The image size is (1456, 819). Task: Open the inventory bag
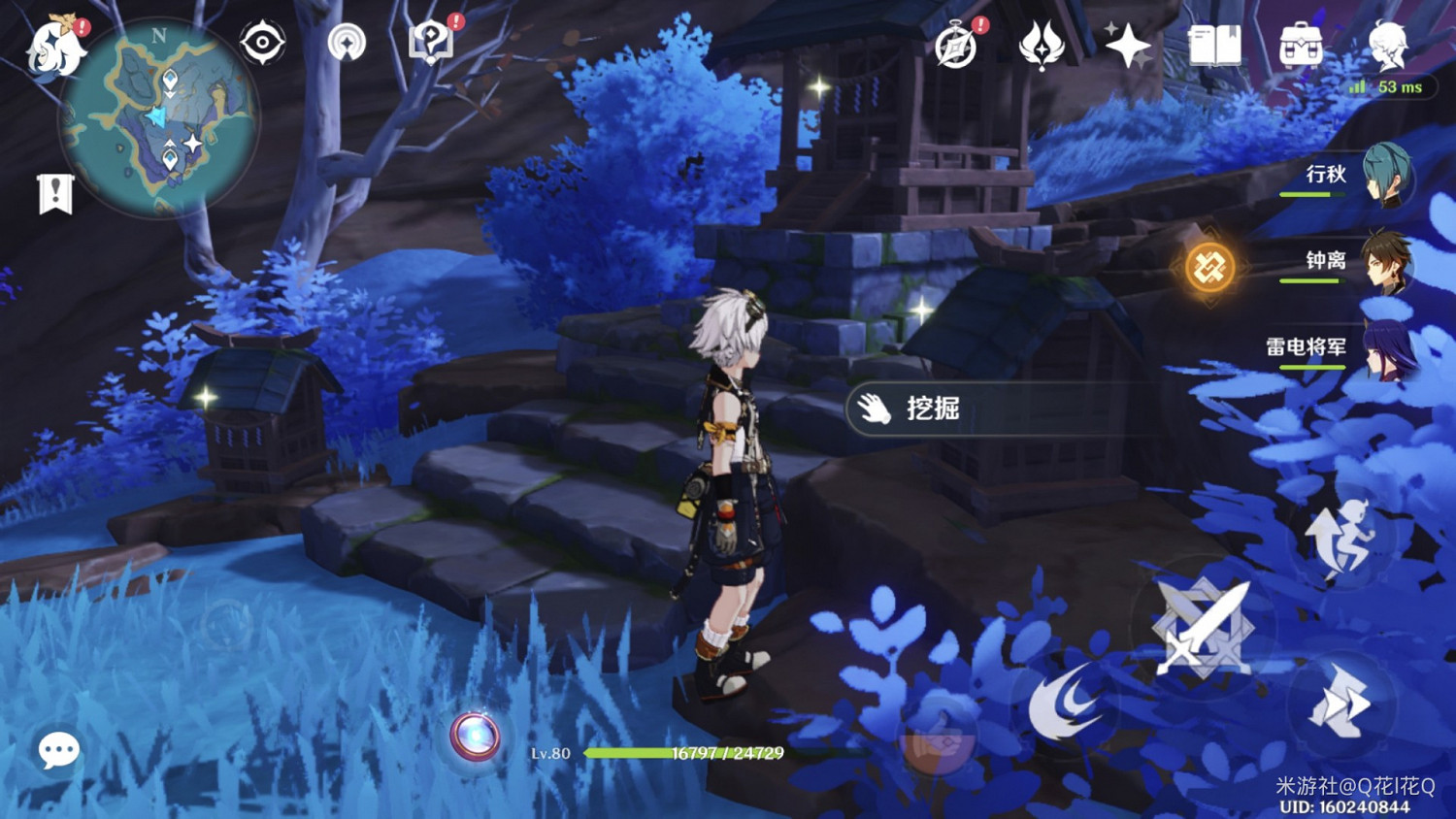pyautogui.click(x=1304, y=44)
